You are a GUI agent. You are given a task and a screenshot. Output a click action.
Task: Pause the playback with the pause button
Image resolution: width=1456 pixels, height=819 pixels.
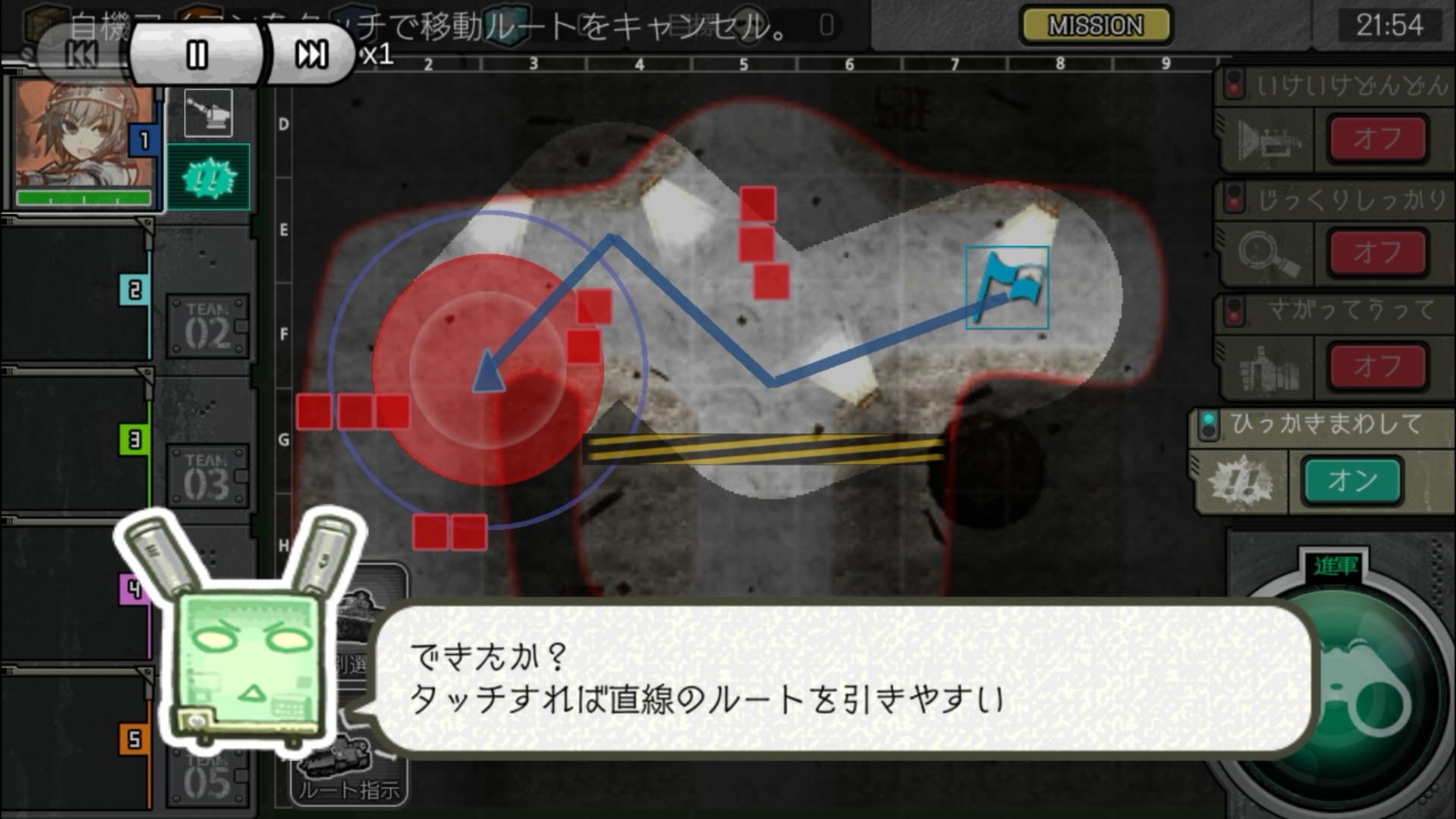tap(196, 55)
